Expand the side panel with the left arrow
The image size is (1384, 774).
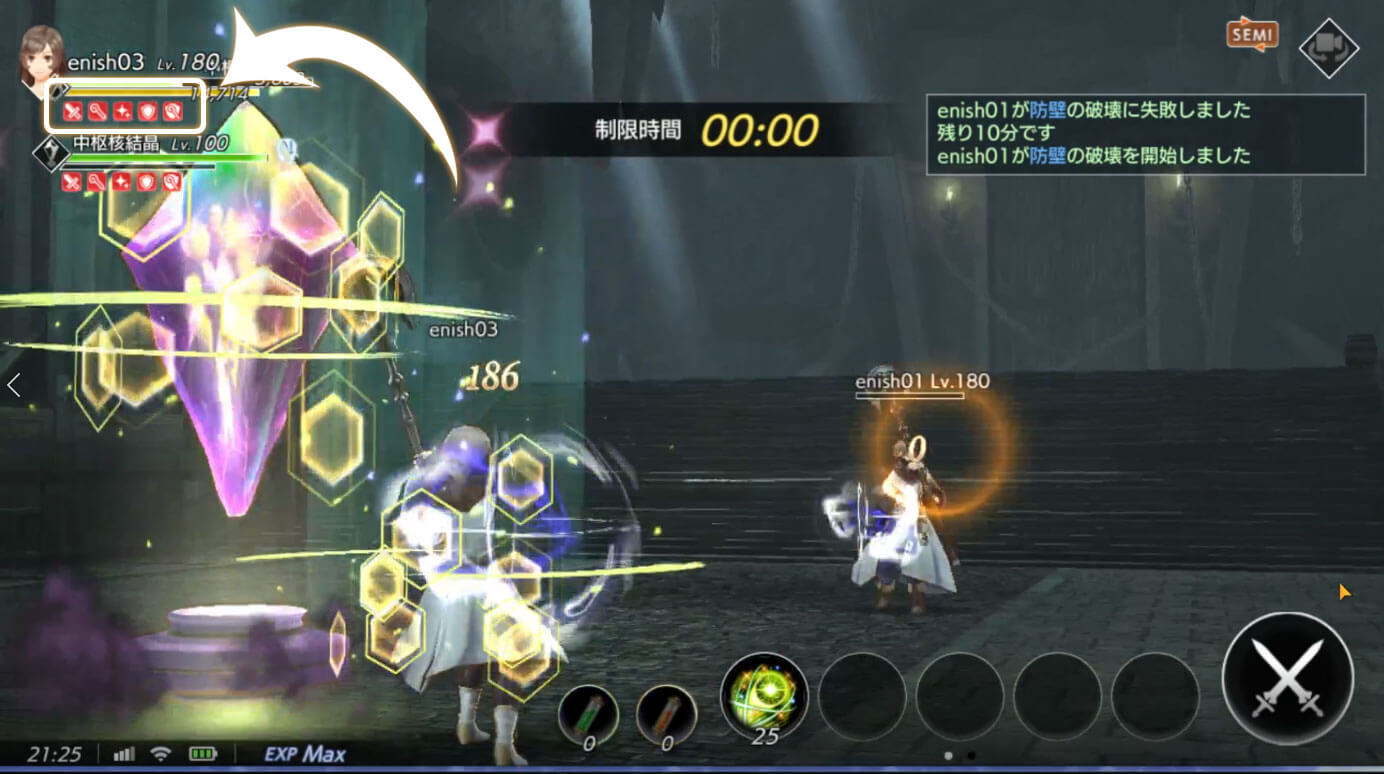(x=14, y=385)
